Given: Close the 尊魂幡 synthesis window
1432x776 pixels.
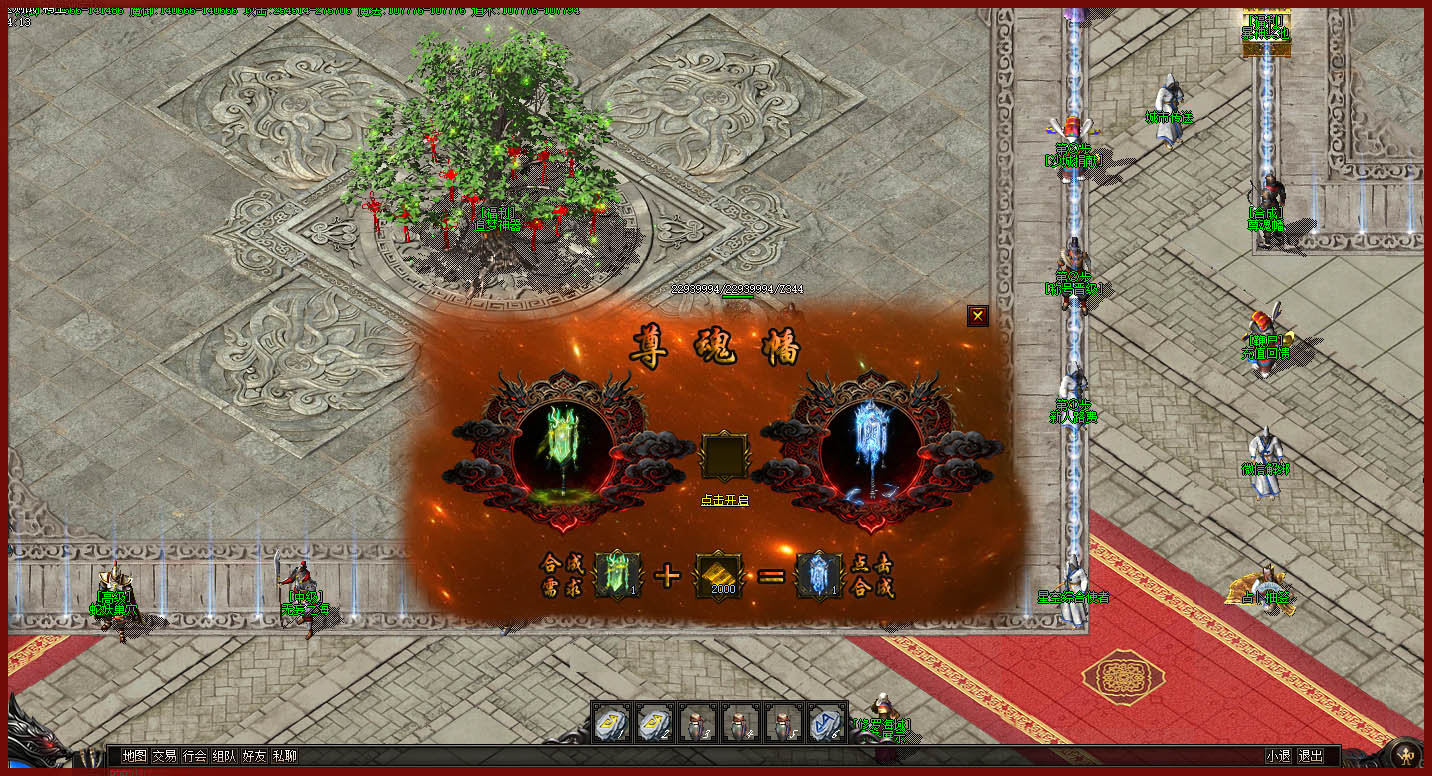Looking at the screenshot, I should pyautogui.click(x=978, y=316).
